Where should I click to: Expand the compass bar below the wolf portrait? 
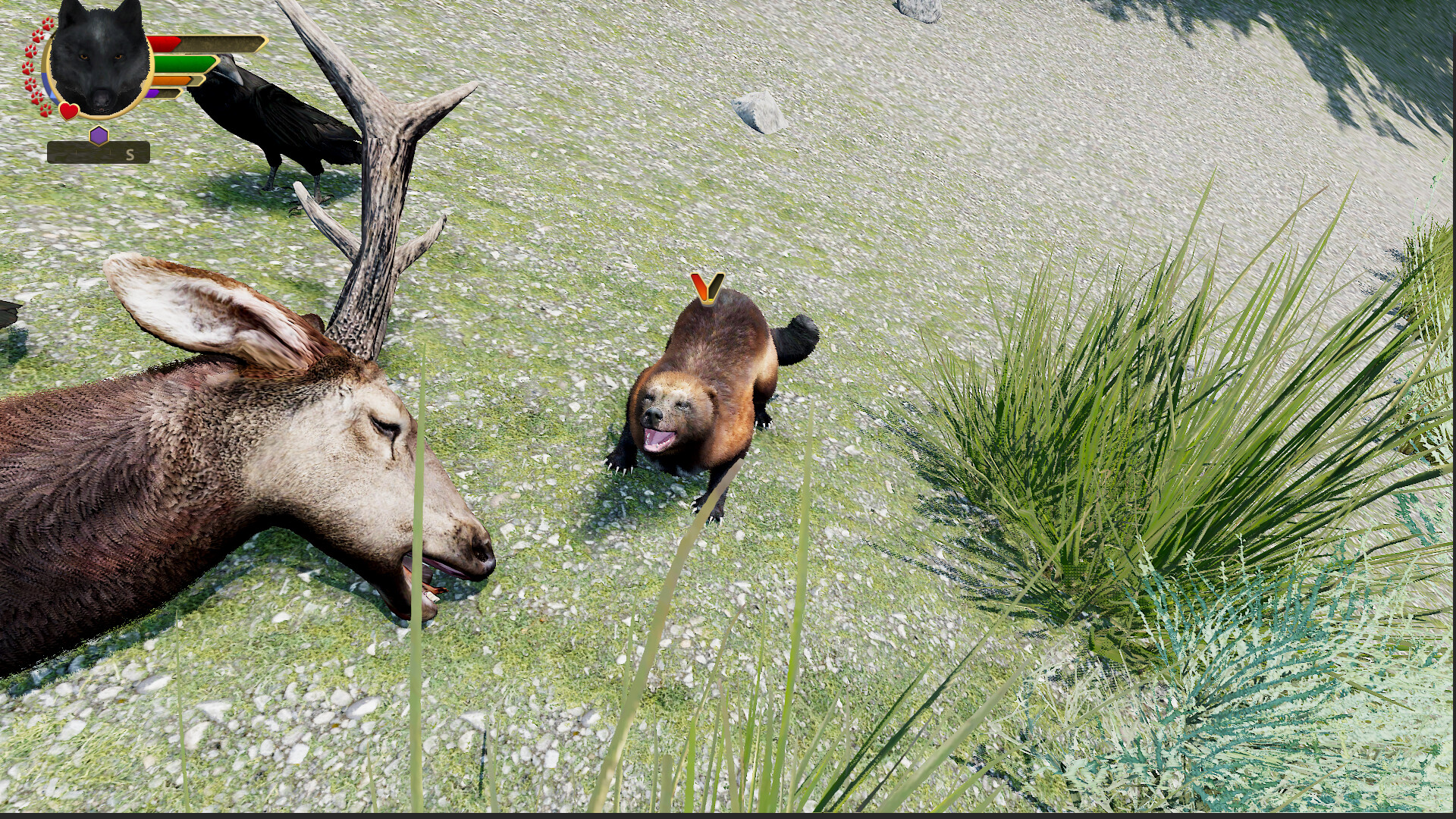pos(96,152)
